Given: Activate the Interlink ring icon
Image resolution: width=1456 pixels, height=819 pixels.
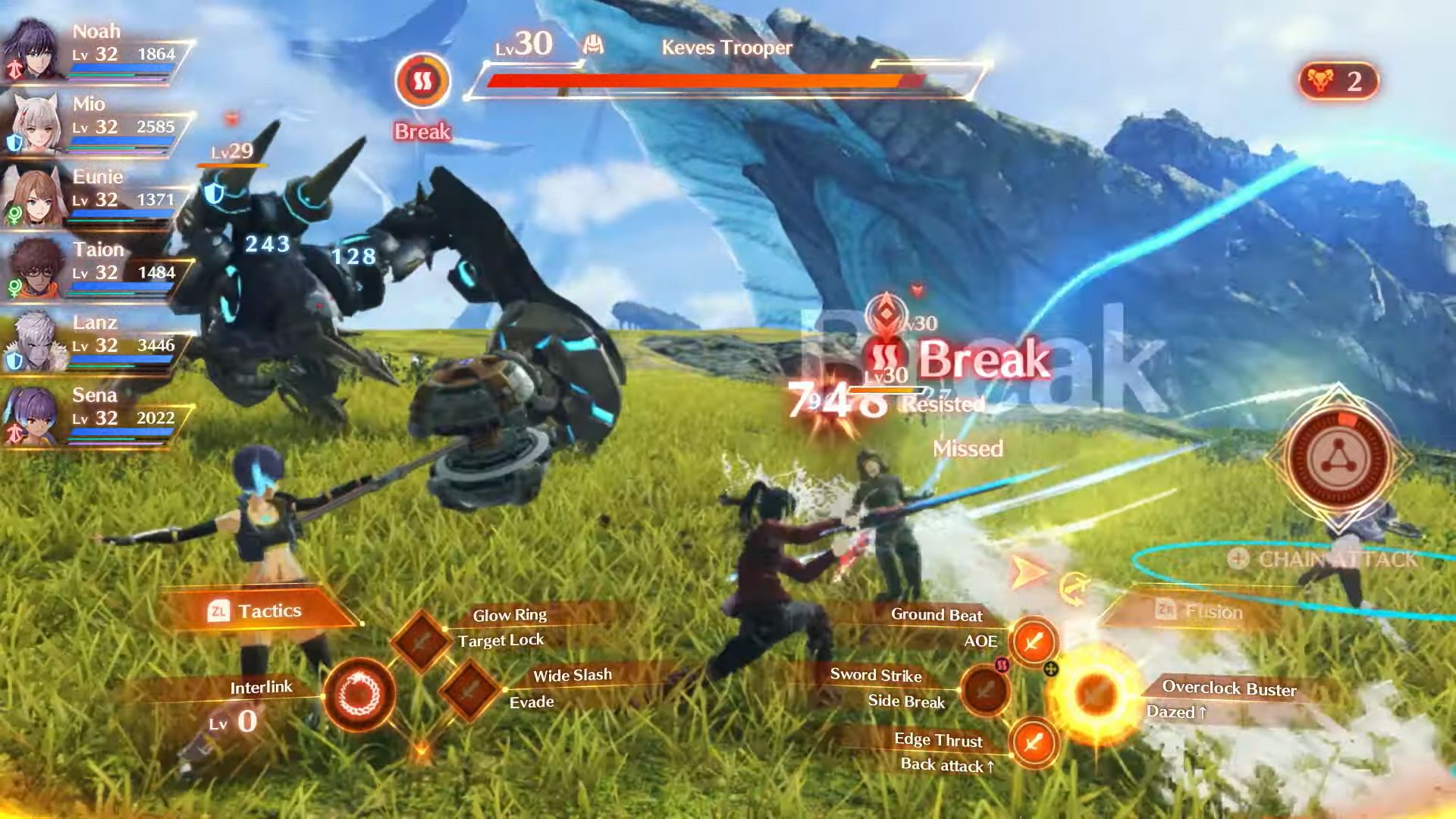Looking at the screenshot, I should click(x=359, y=694).
